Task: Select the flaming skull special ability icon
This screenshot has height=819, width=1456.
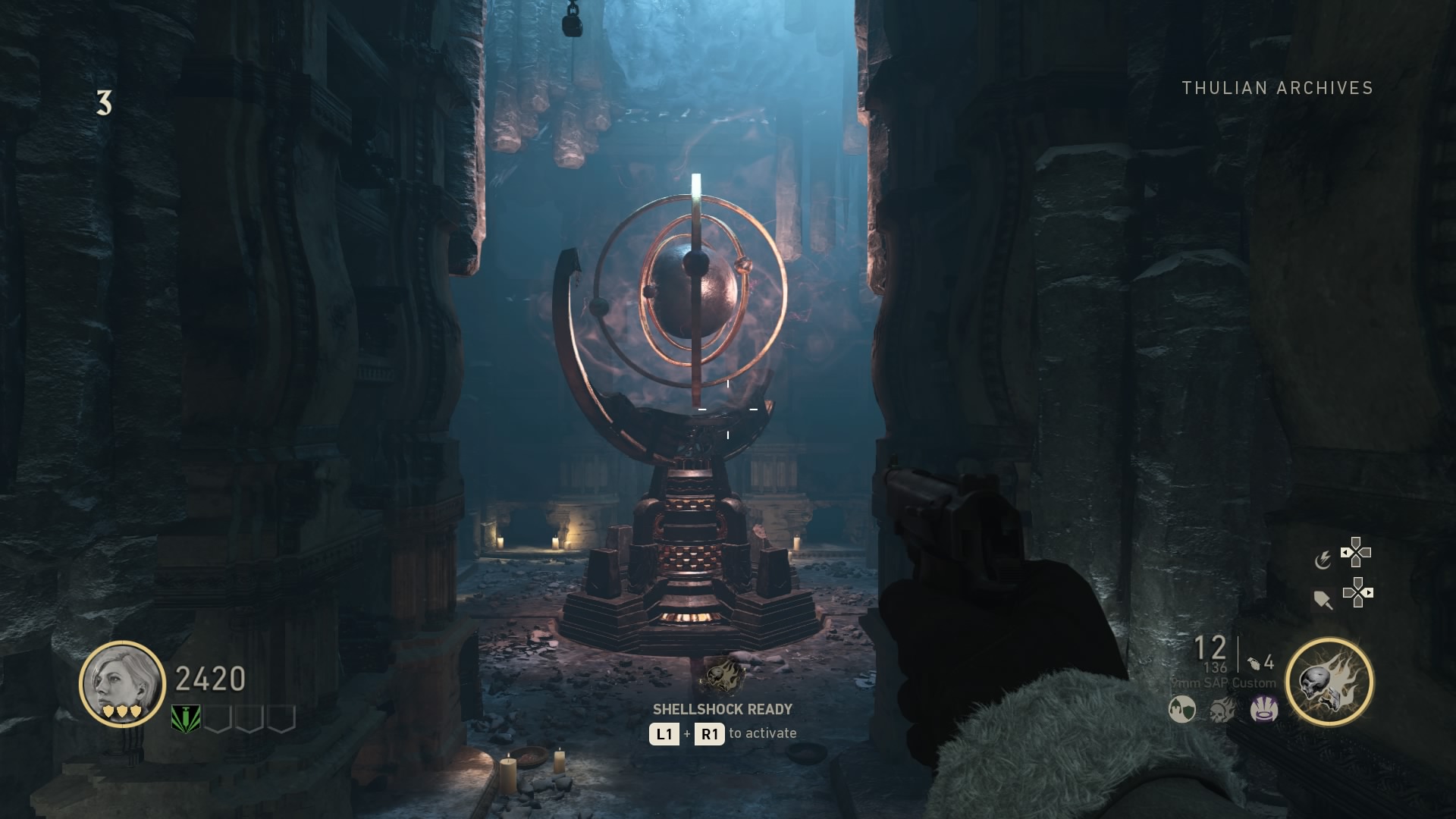Action: coord(1330,680)
